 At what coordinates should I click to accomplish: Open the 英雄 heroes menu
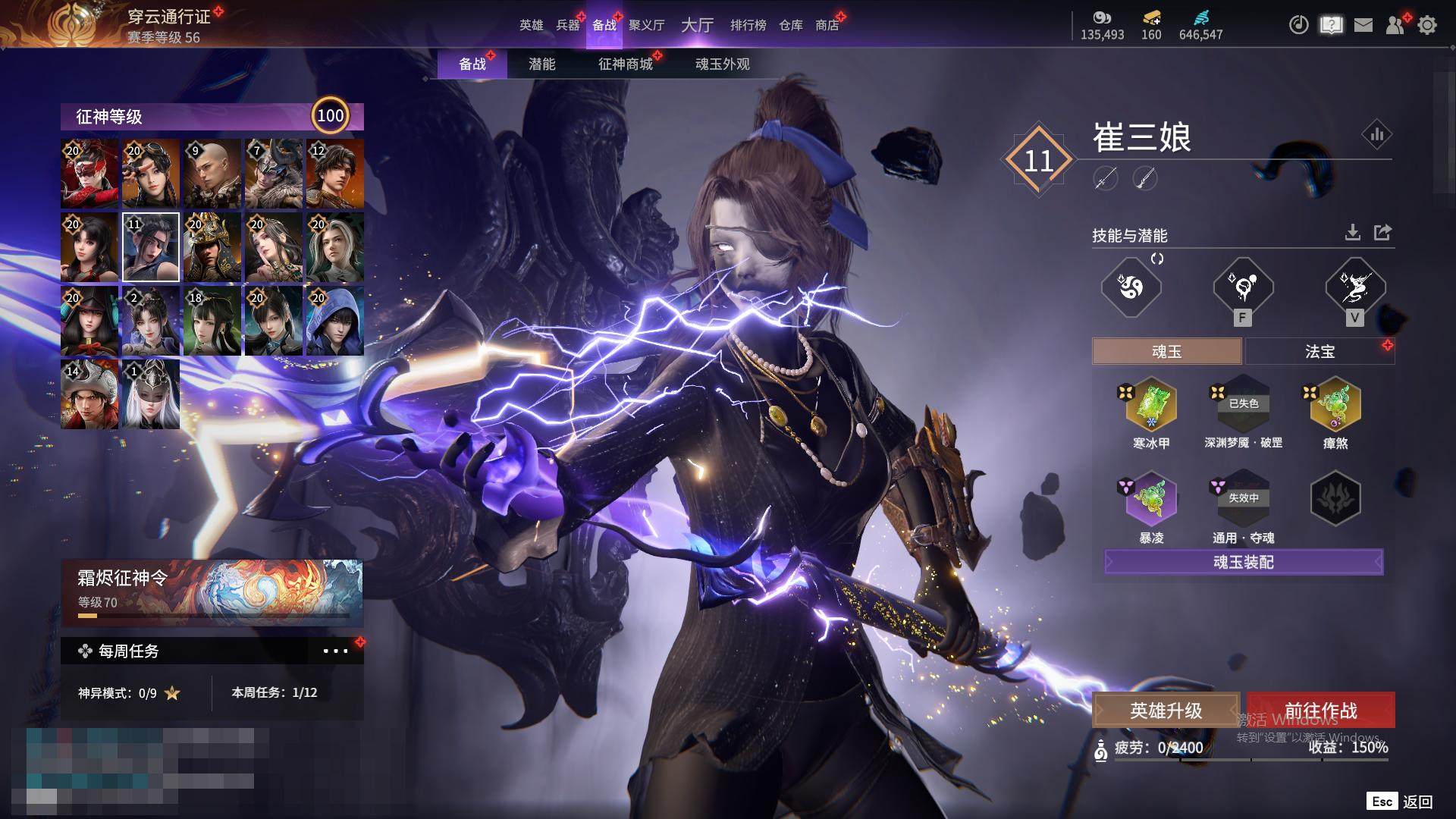coord(531,25)
